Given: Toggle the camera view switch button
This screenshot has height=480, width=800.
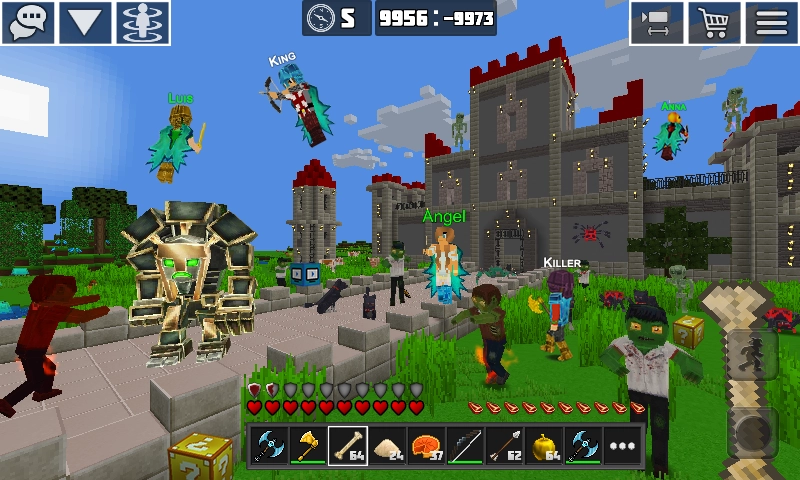Looking at the screenshot, I should (656, 22).
